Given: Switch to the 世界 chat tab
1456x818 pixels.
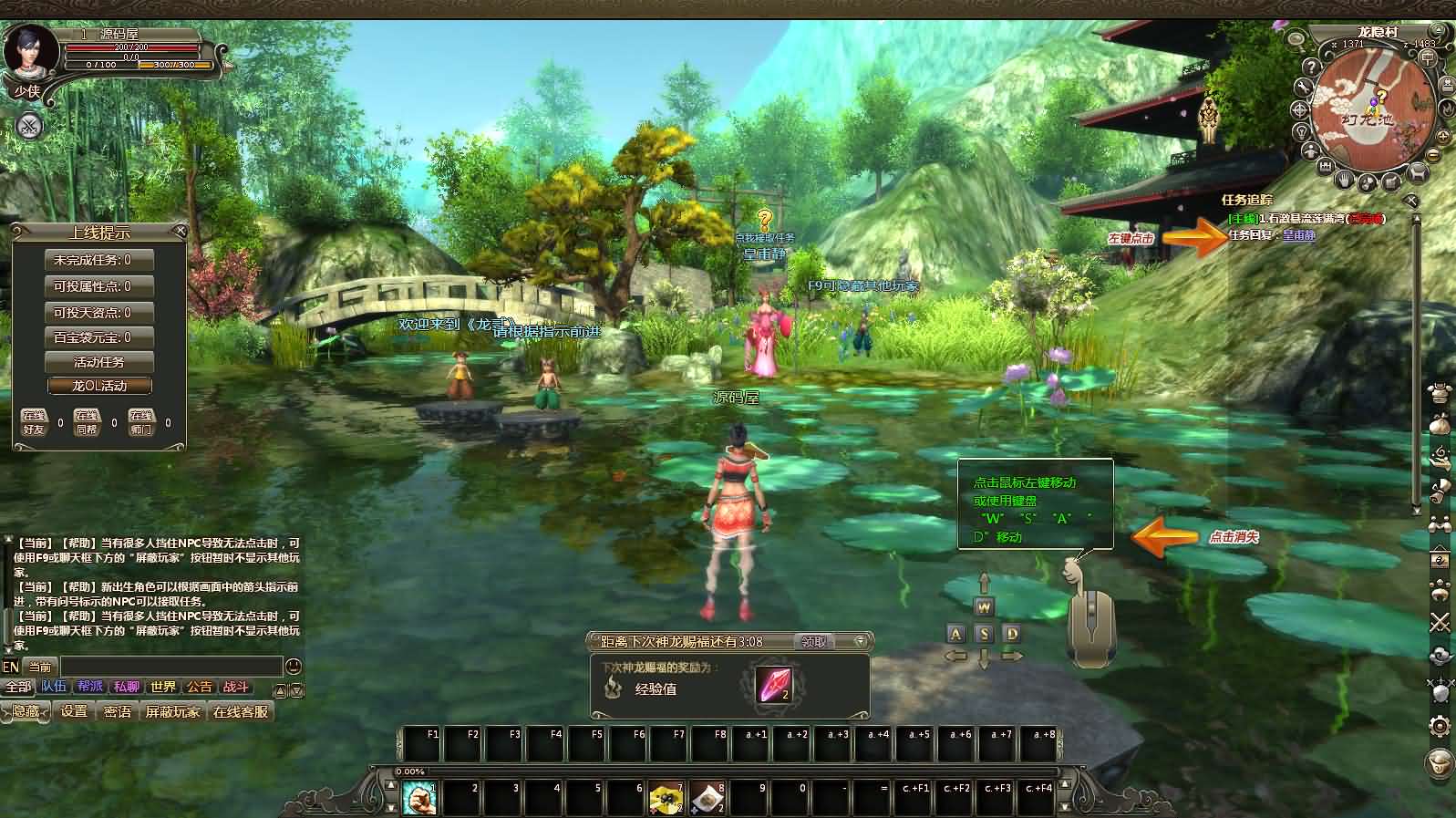Looking at the screenshot, I should pyautogui.click(x=162, y=688).
